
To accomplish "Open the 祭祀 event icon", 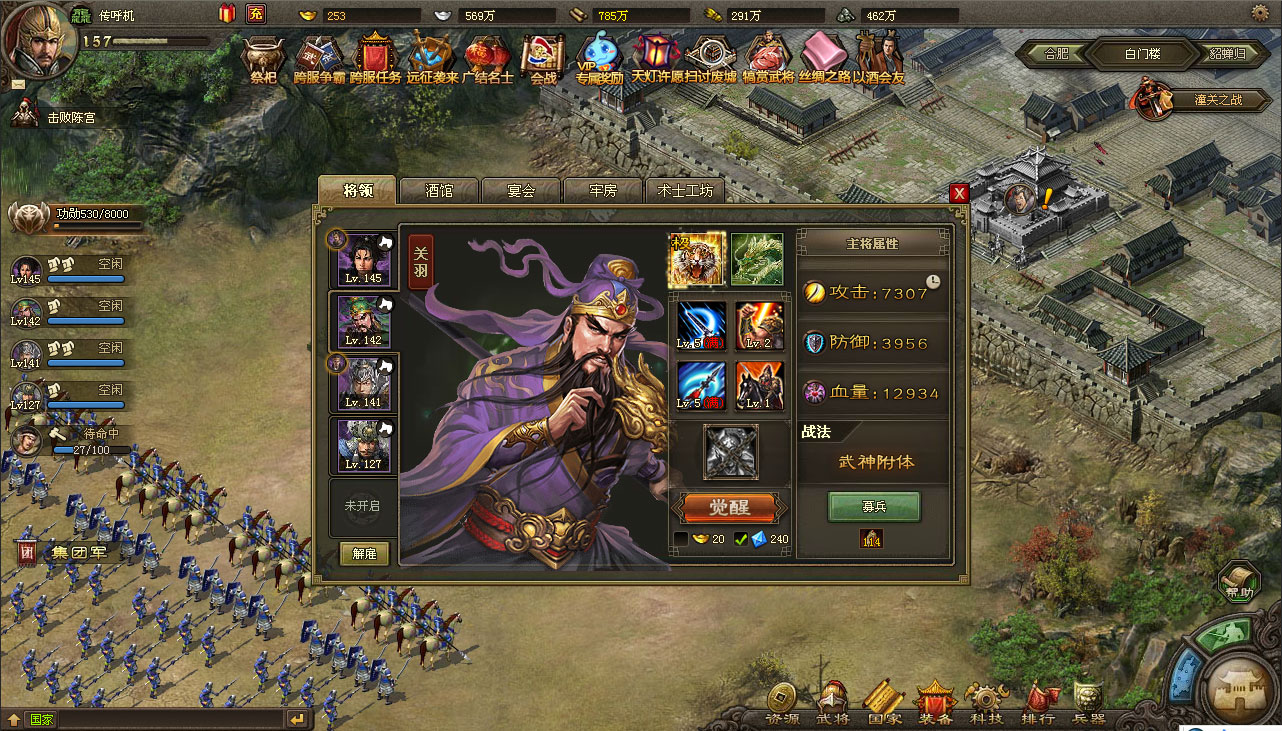I will 263,58.
